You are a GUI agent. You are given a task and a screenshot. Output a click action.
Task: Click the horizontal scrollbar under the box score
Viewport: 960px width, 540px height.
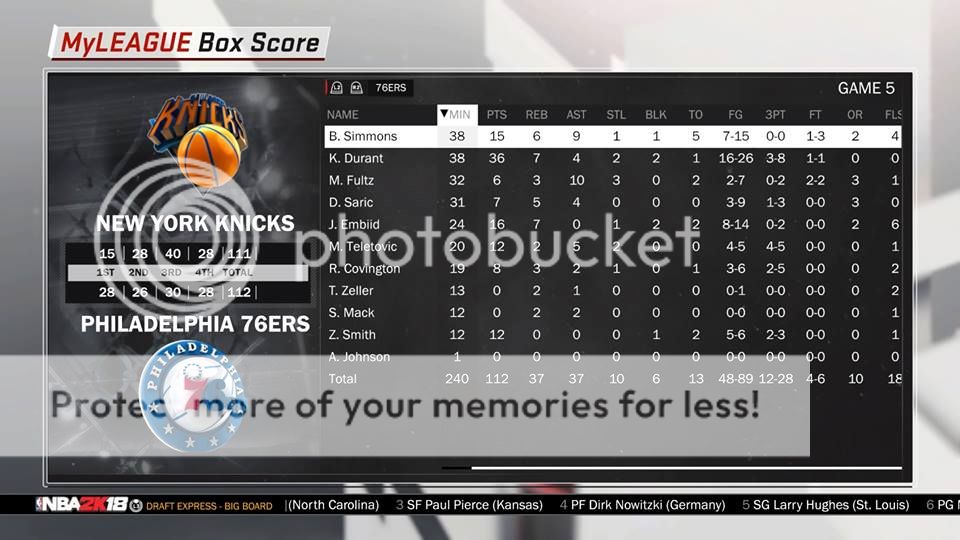pyautogui.click(x=685, y=467)
